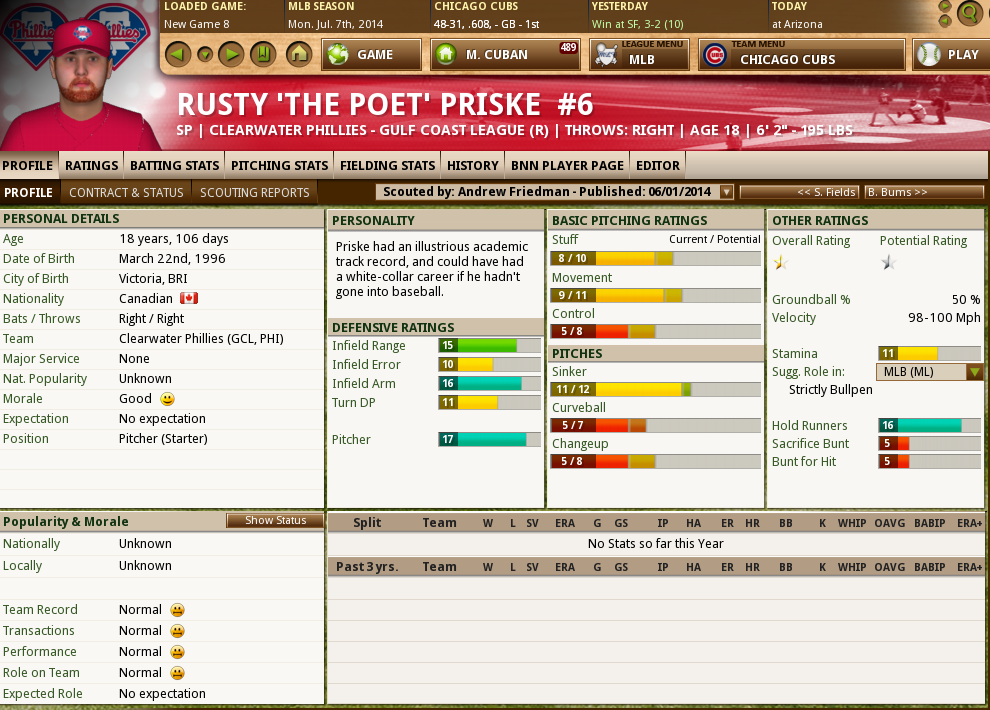Open the Contract & Status subtab

point(126,192)
